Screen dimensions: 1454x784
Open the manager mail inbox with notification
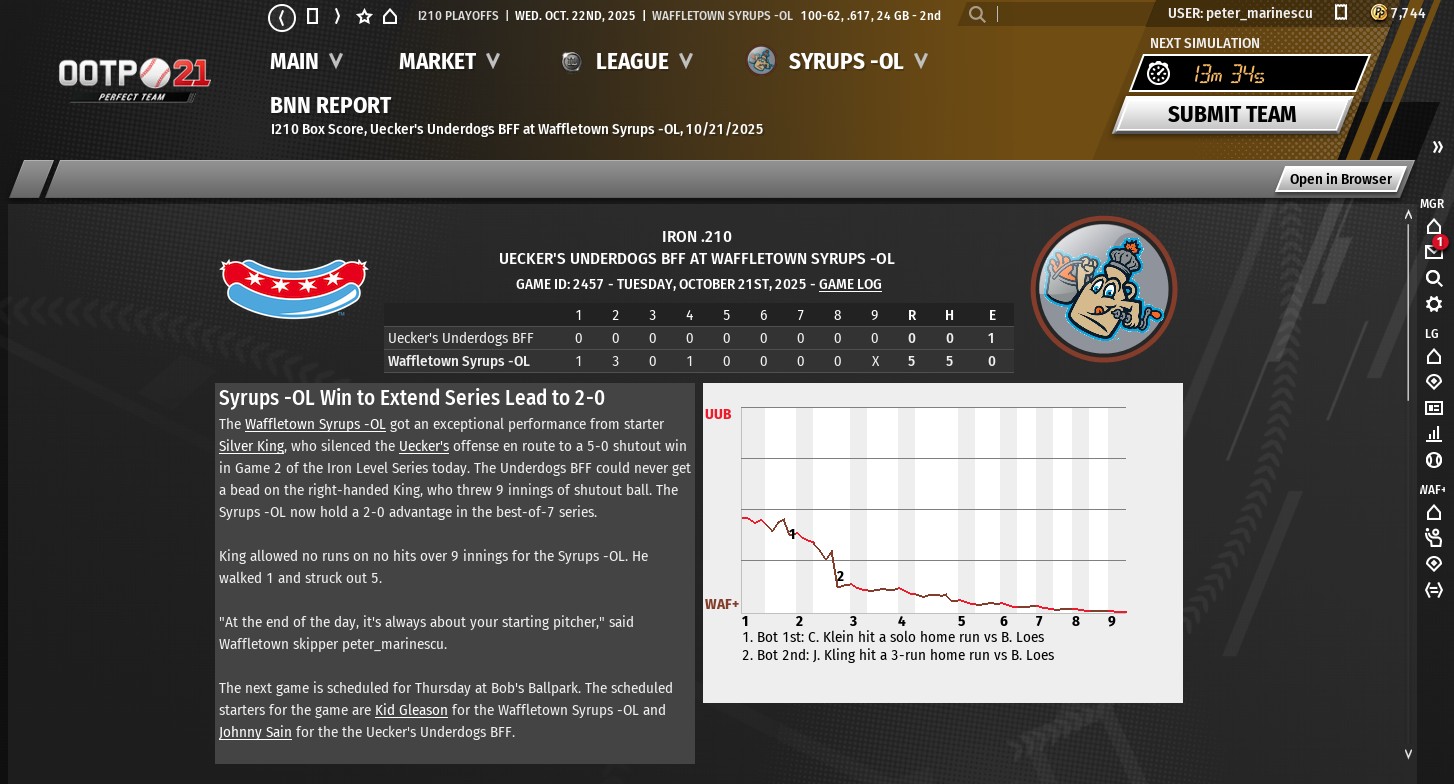pyautogui.click(x=1433, y=251)
